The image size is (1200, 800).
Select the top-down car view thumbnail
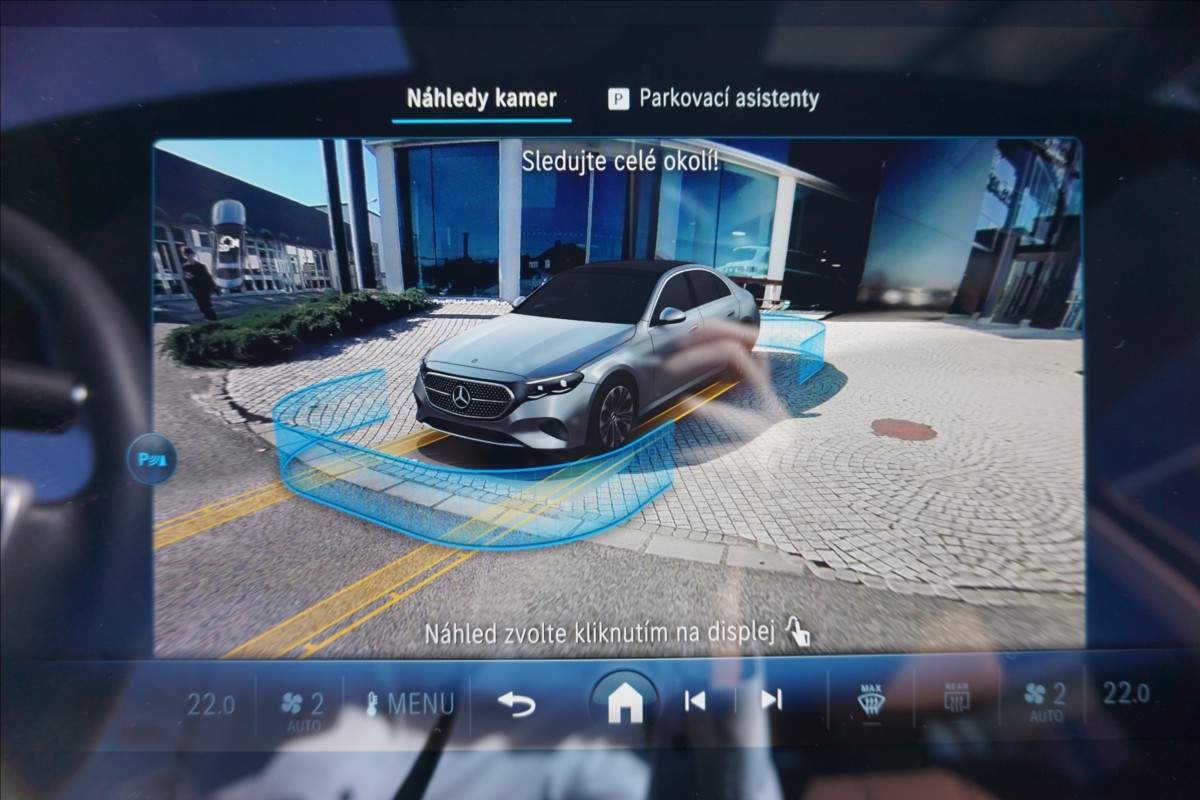228,243
